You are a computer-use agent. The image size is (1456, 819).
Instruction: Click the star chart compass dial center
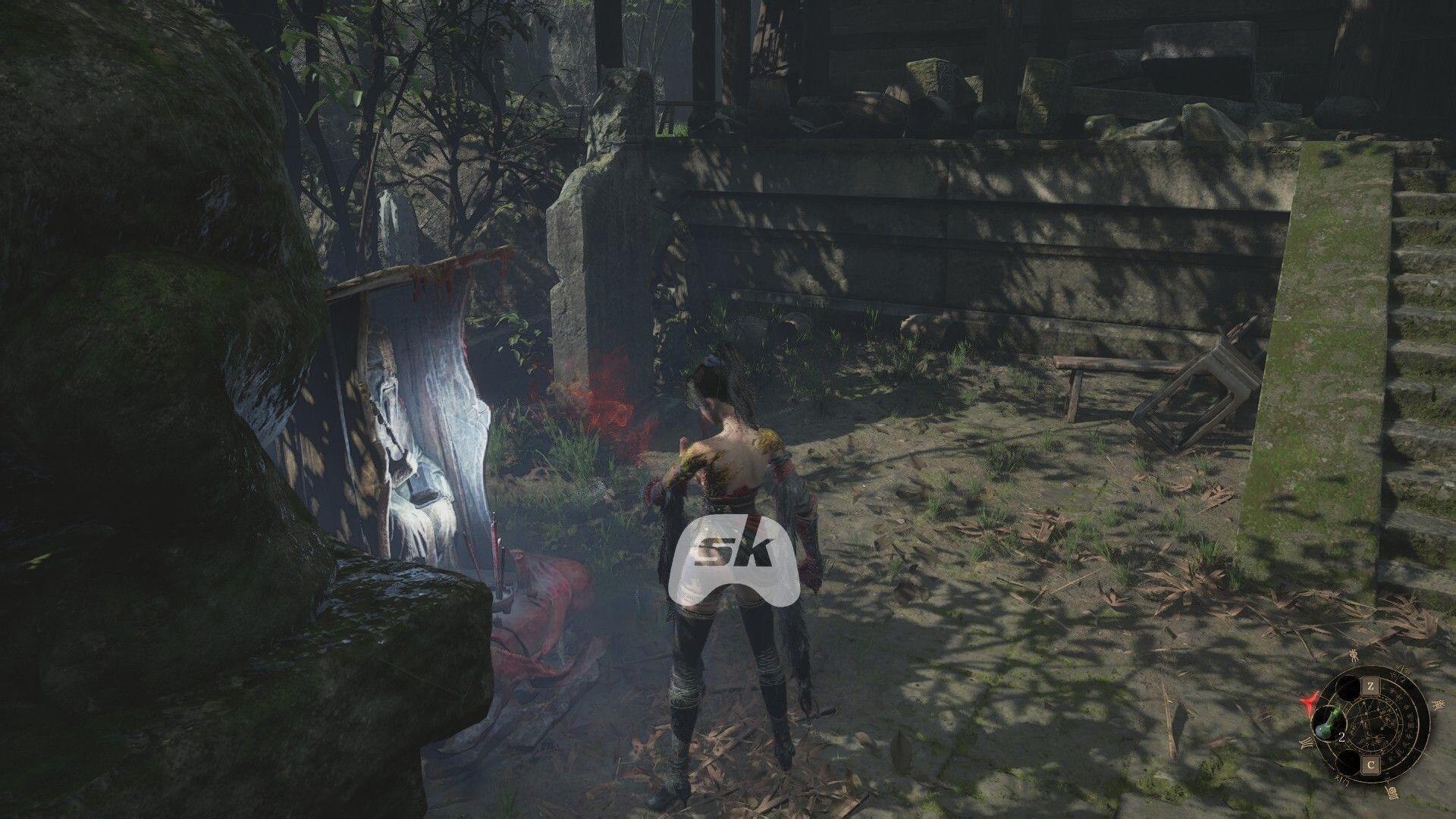pos(1371,726)
